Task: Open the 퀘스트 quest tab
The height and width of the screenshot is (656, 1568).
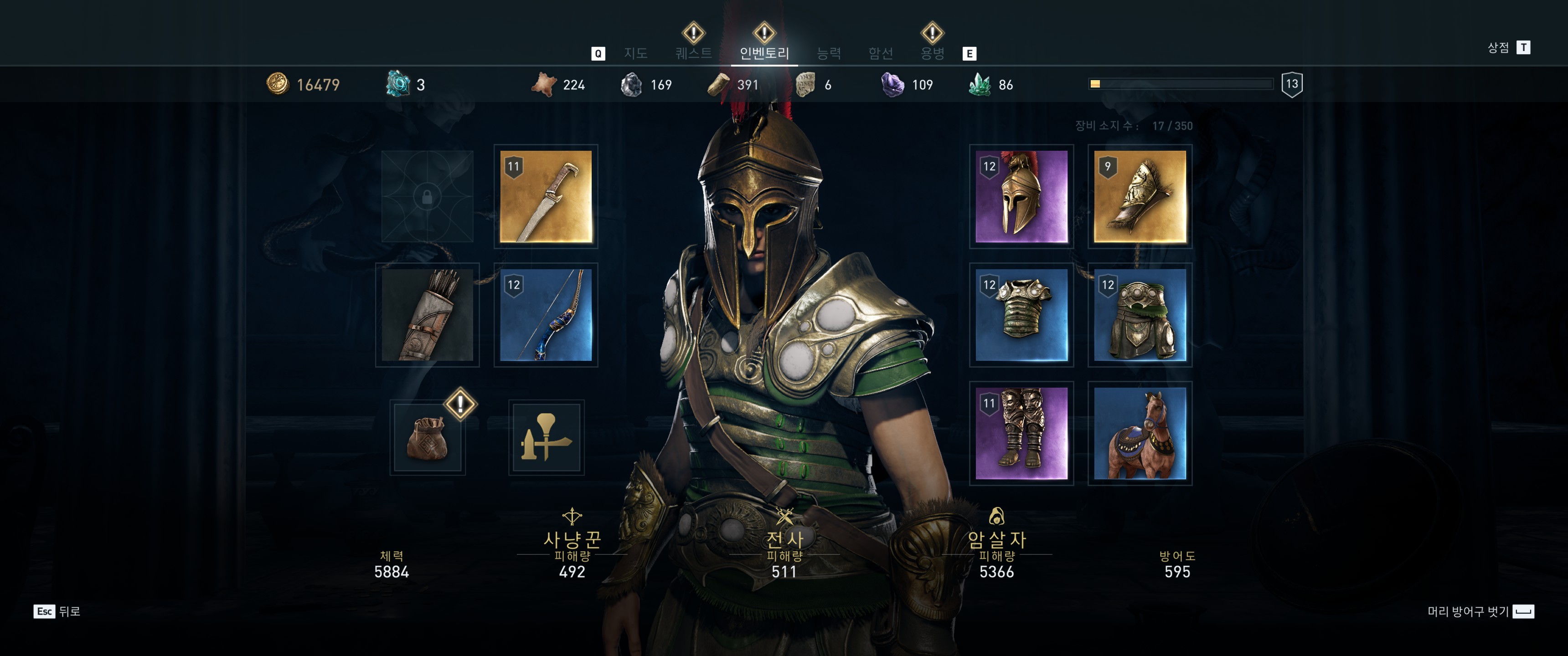Action: tap(693, 54)
